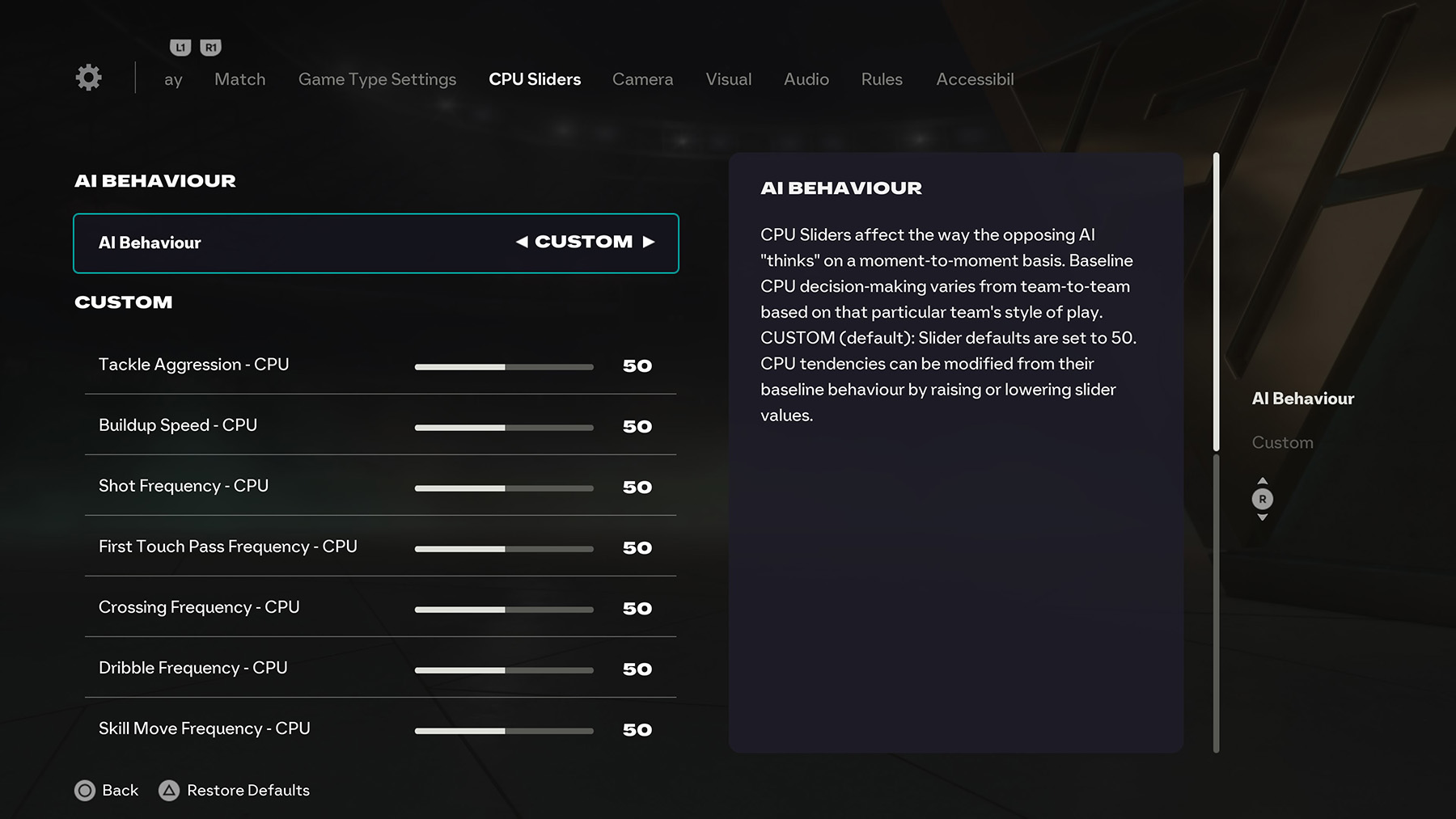This screenshot has width=1456, height=819.
Task: Click the Shot Frequency CPU slider
Action: point(503,488)
